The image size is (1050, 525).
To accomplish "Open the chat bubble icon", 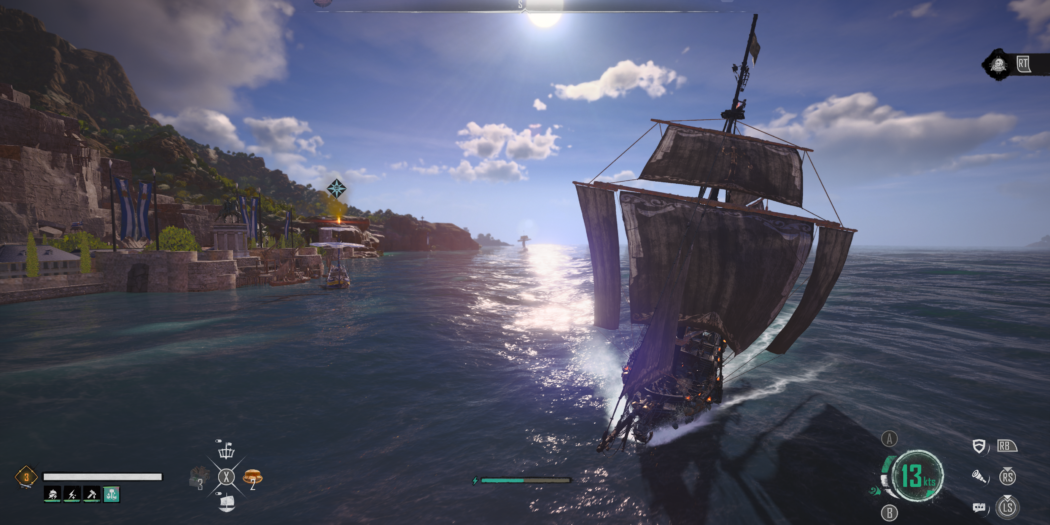I will click(980, 508).
